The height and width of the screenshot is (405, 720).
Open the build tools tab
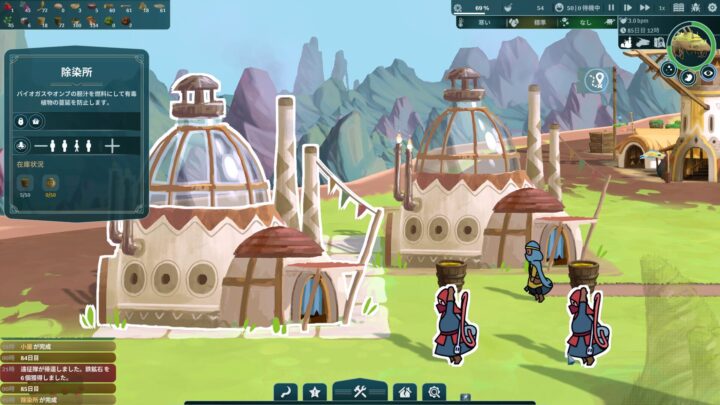361,391
